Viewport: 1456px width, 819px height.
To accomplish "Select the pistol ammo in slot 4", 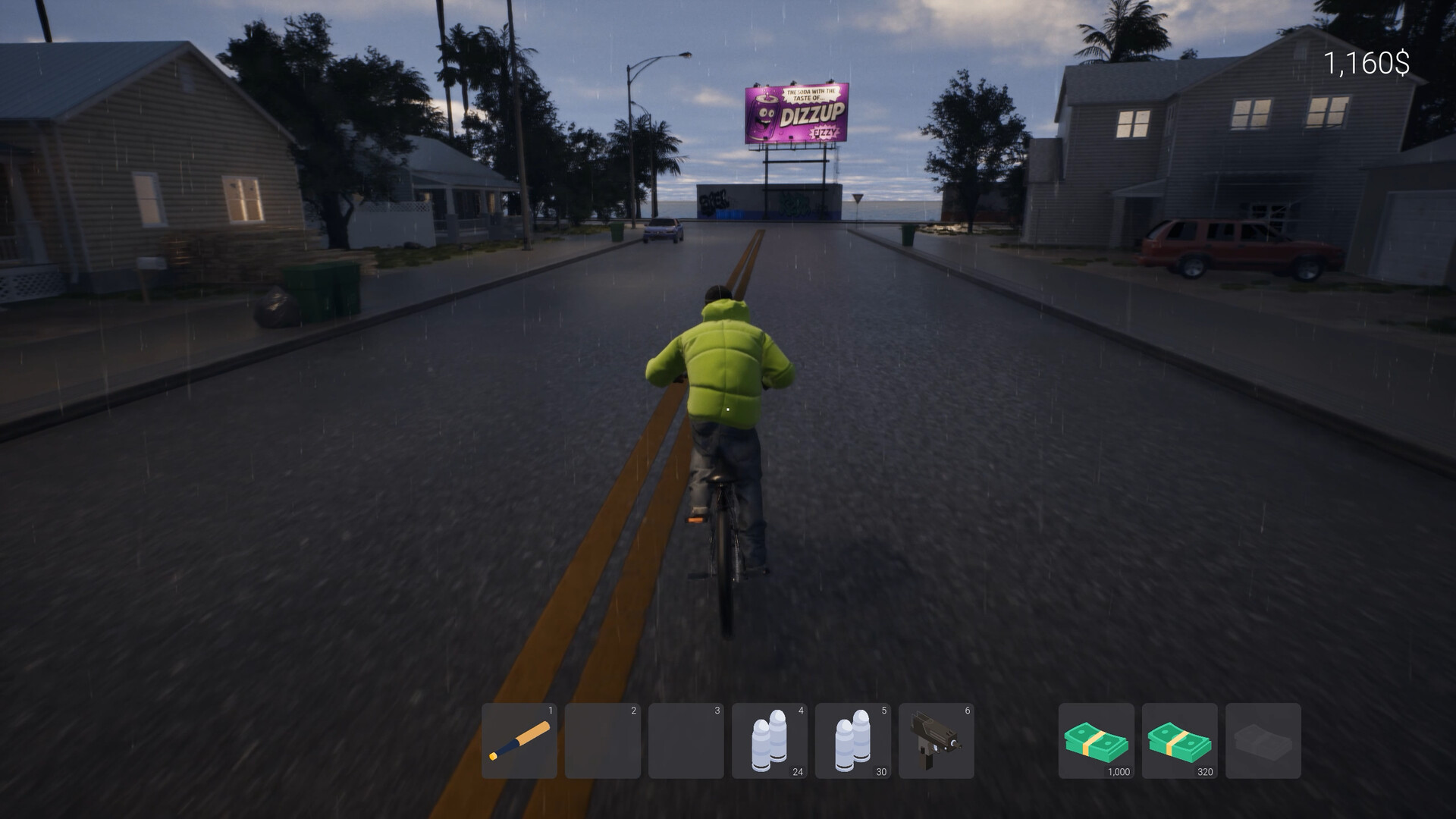I will coord(769,740).
